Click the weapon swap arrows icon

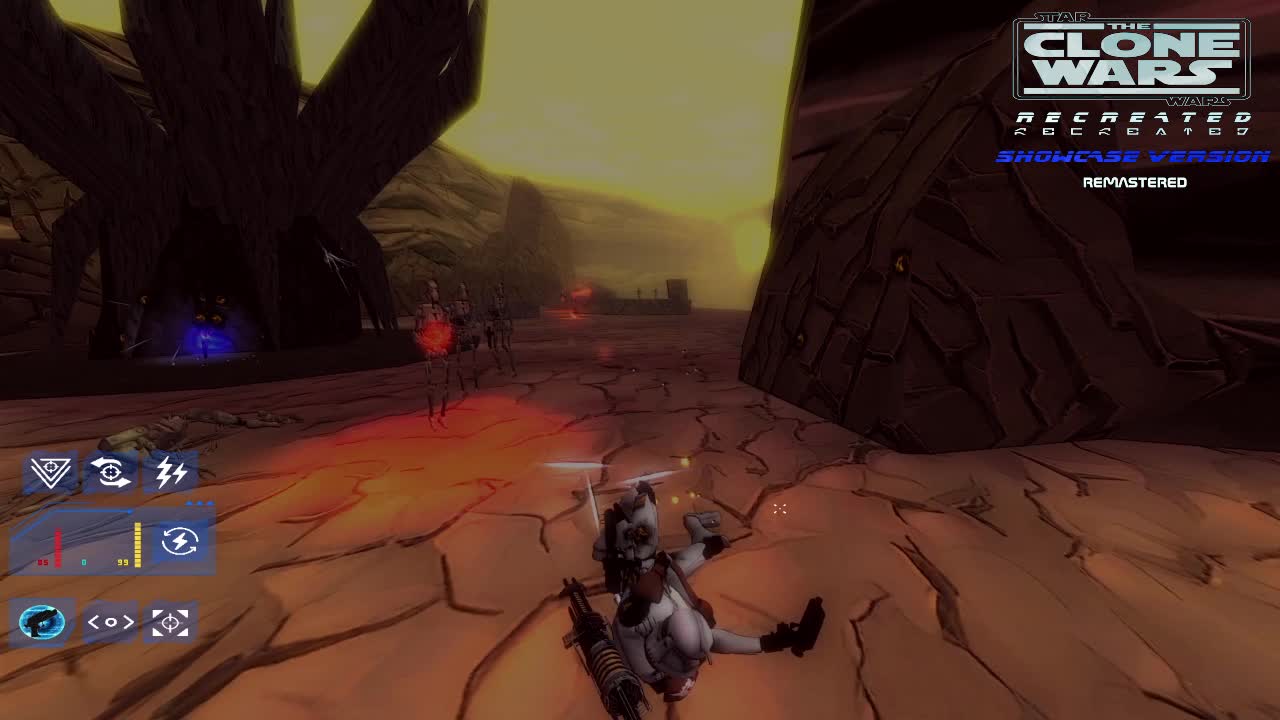coord(110,472)
